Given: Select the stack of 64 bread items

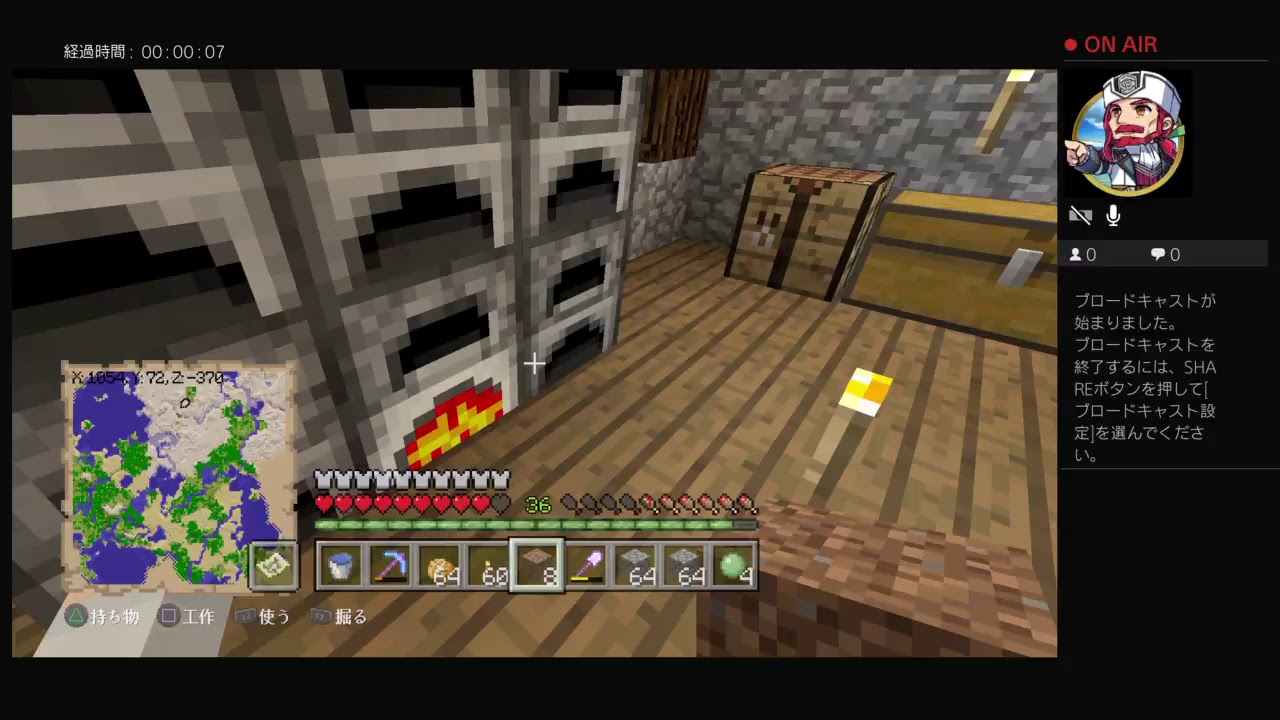Looking at the screenshot, I should [x=440, y=566].
